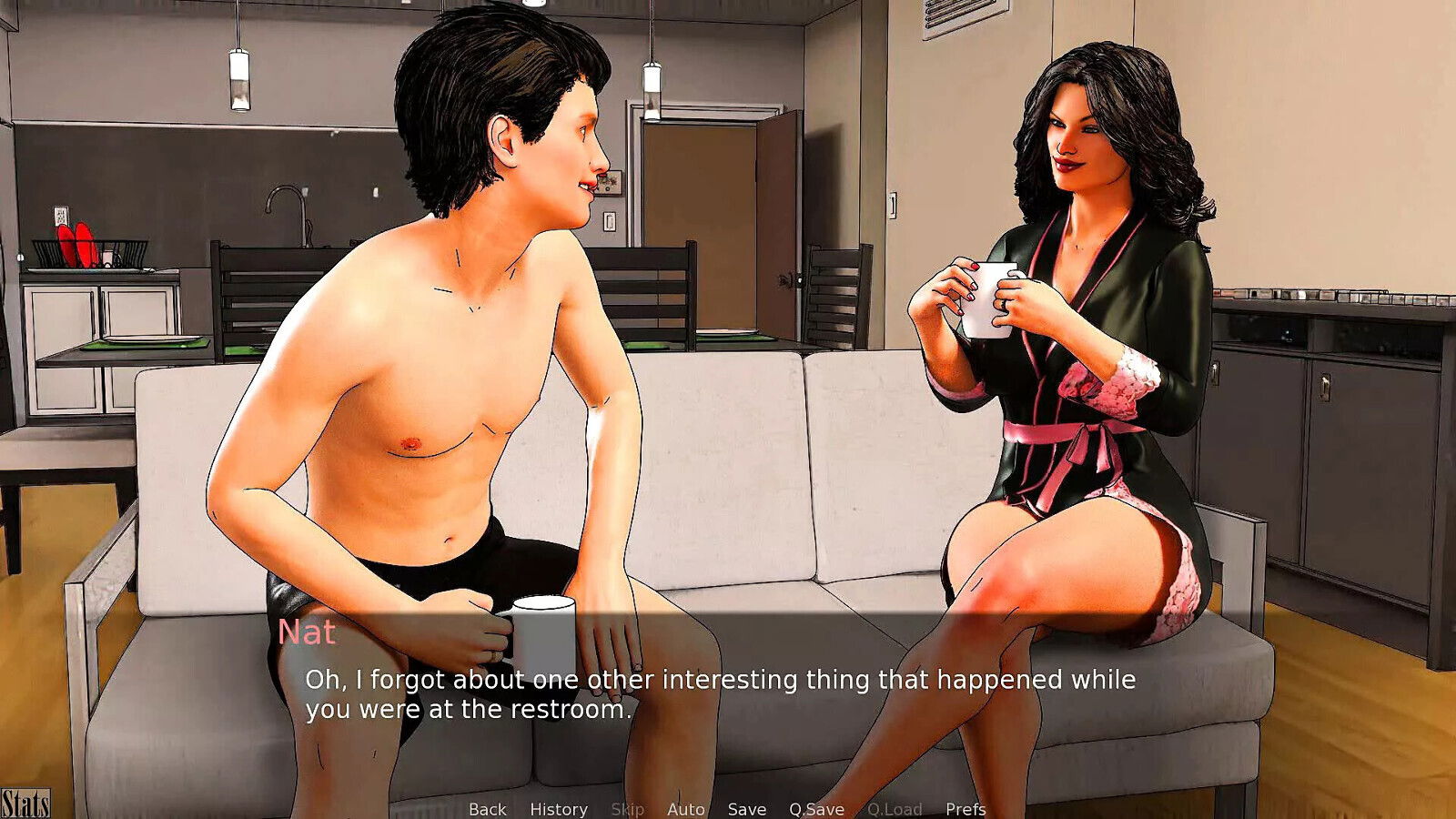Click History in the bottom bar
This screenshot has height=819, width=1456.
(x=558, y=809)
